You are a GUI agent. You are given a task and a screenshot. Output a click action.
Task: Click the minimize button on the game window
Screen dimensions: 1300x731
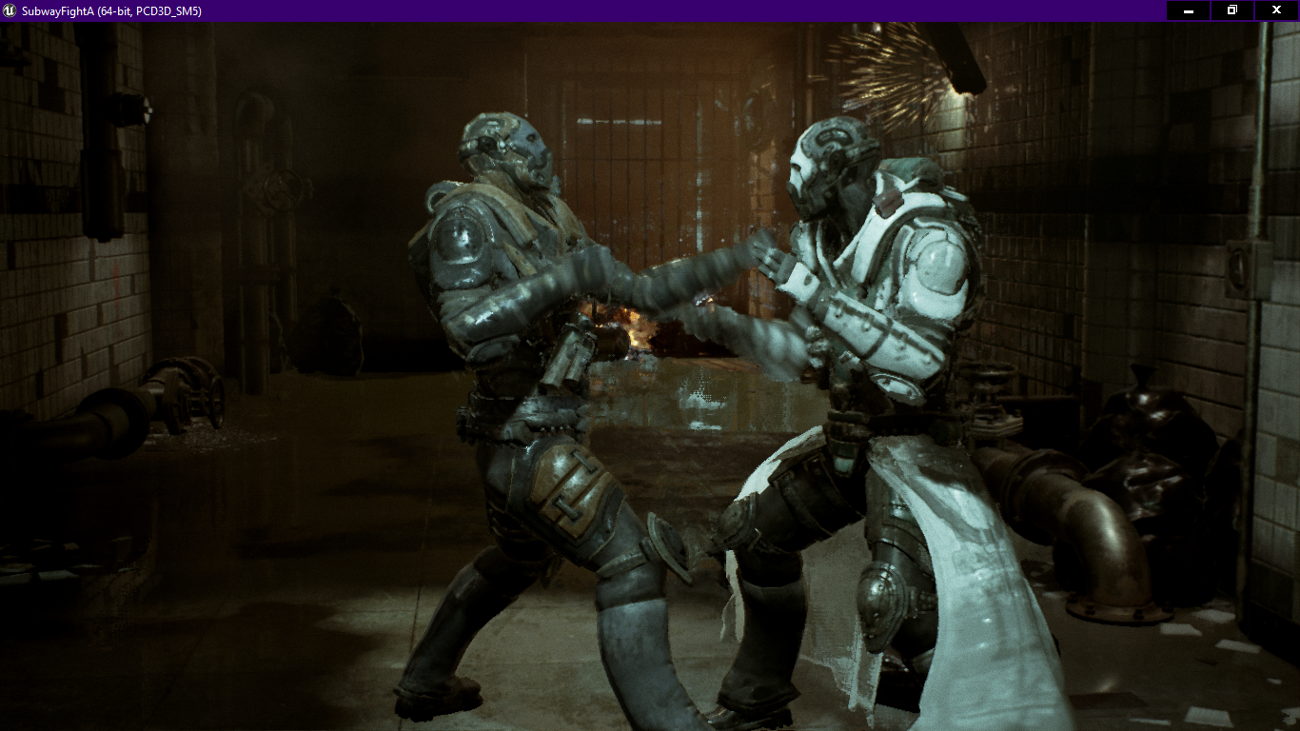(x=1187, y=12)
